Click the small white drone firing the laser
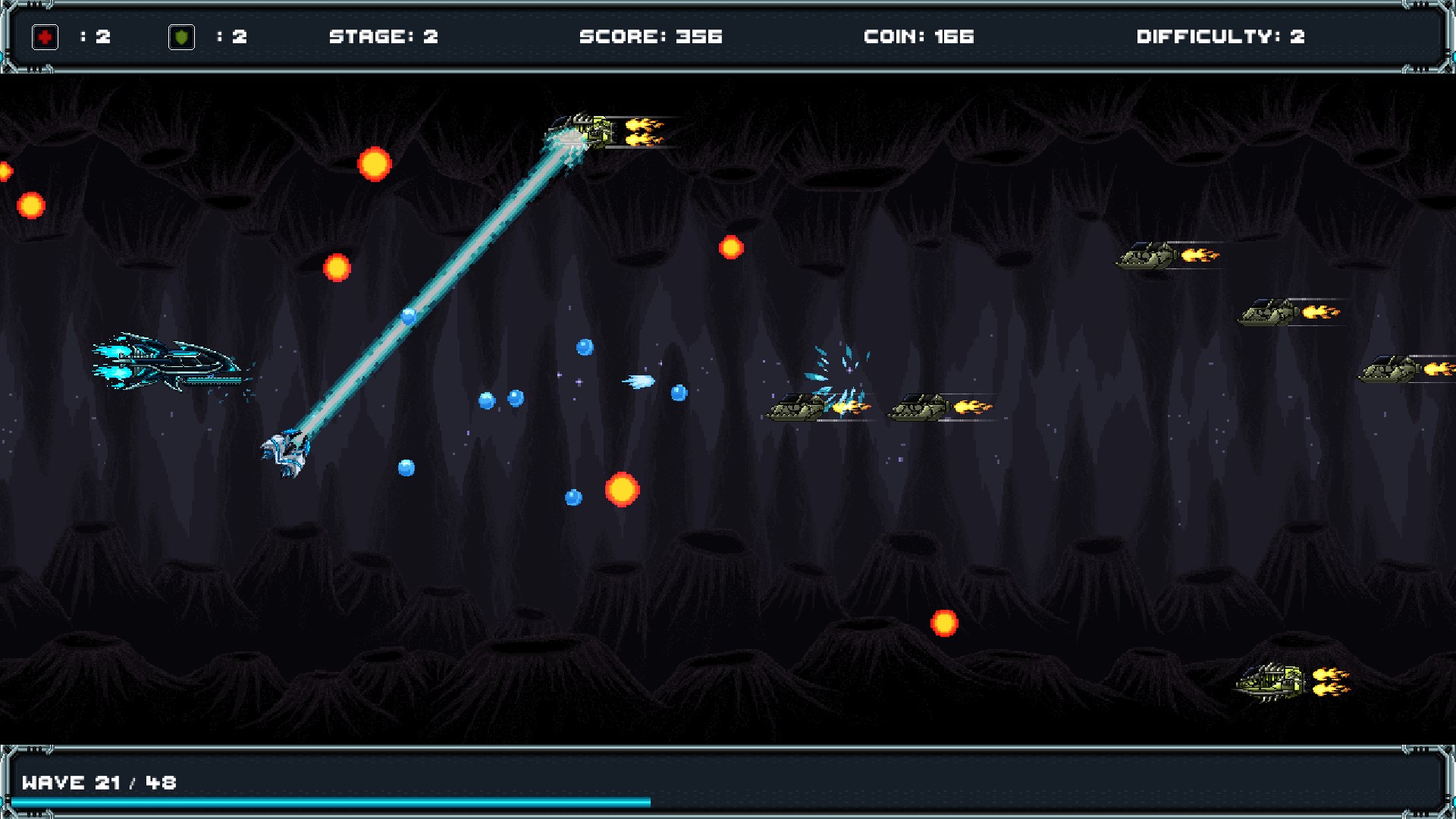This screenshot has width=1456, height=819. point(288,451)
